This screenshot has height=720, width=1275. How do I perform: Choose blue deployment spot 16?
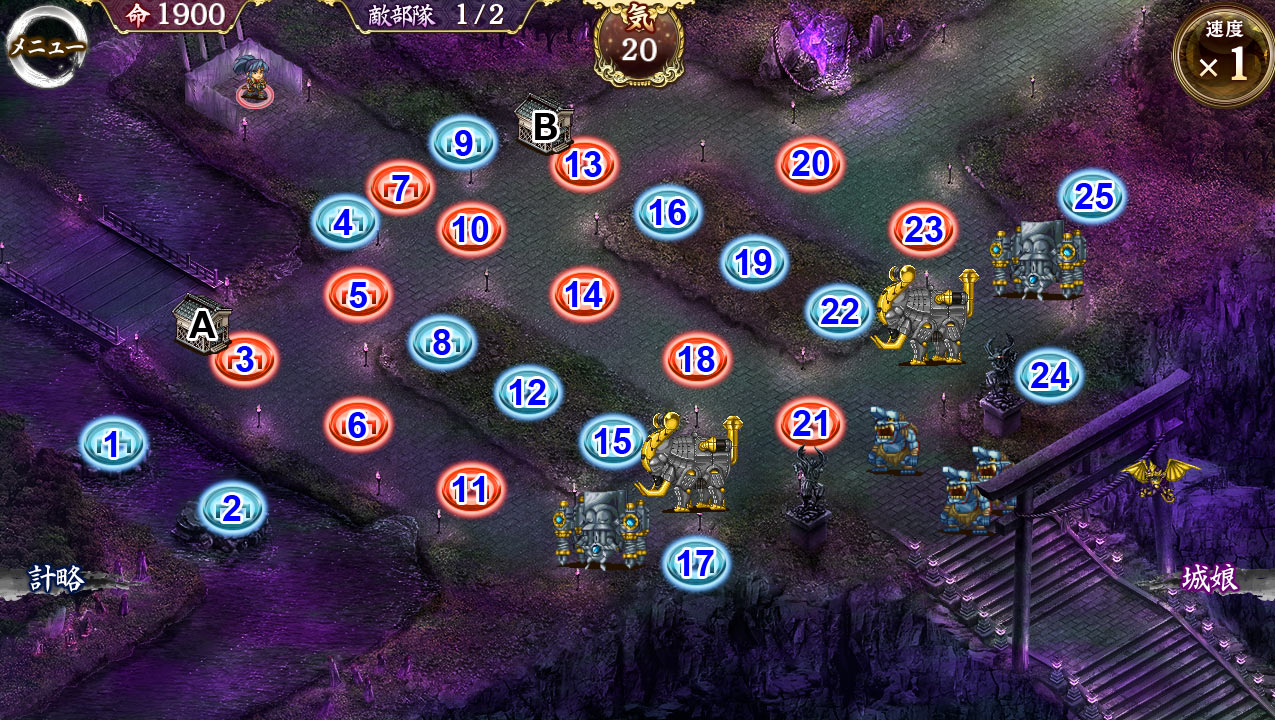668,212
